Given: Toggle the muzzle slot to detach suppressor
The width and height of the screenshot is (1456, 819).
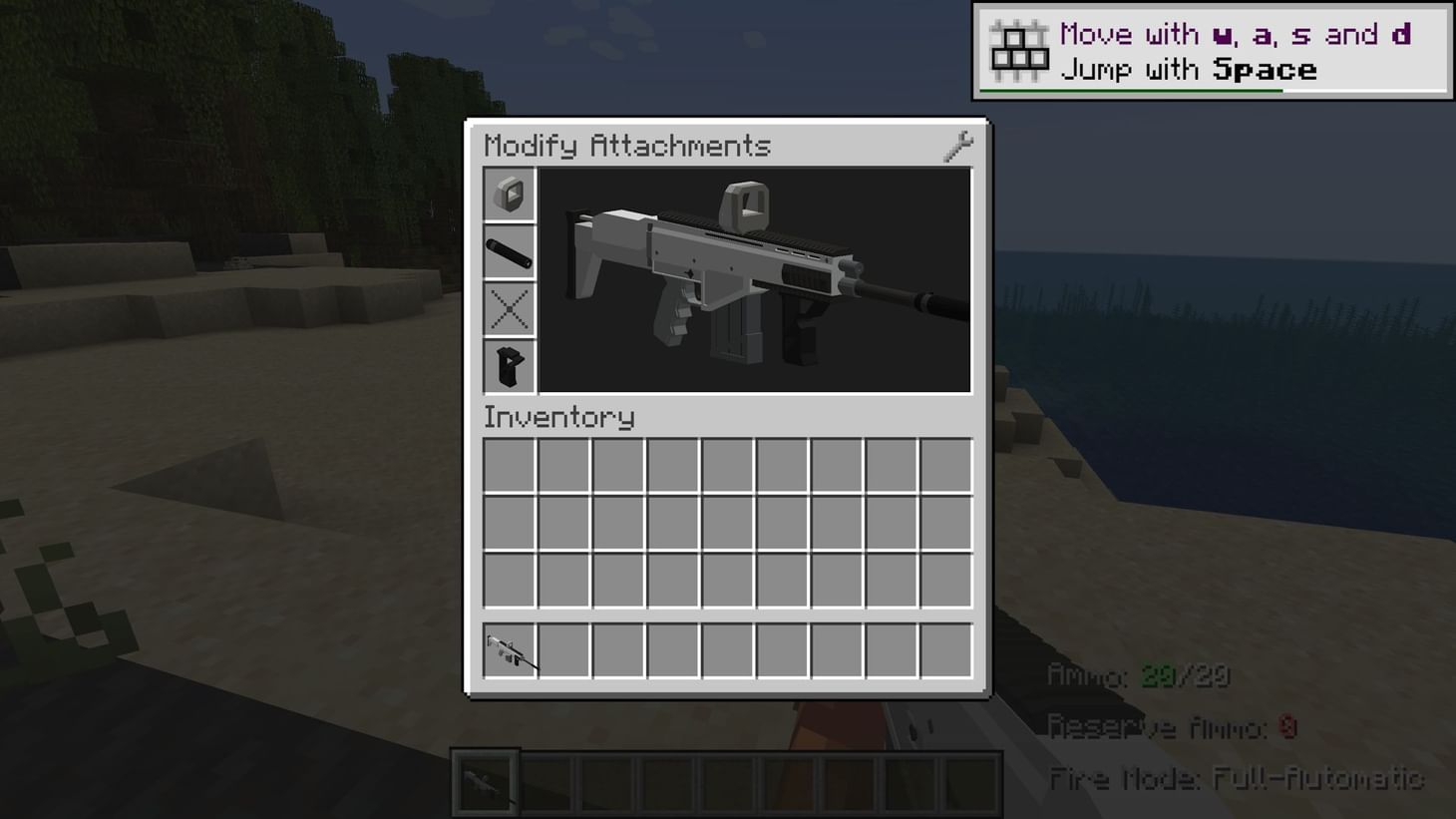Looking at the screenshot, I should 509,251.
